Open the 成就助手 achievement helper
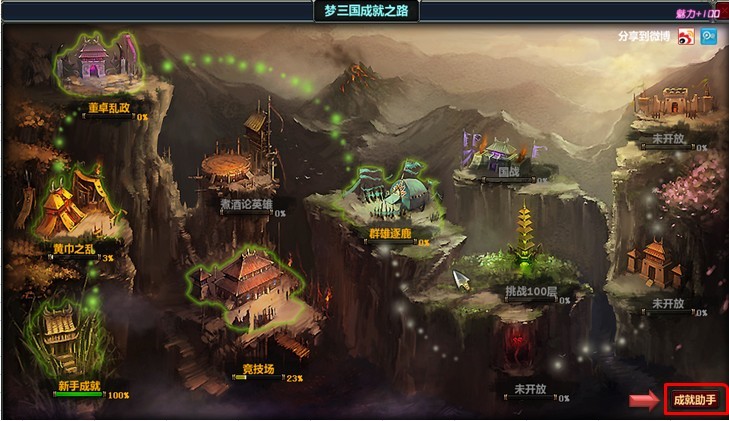The image size is (729, 421). 694,400
